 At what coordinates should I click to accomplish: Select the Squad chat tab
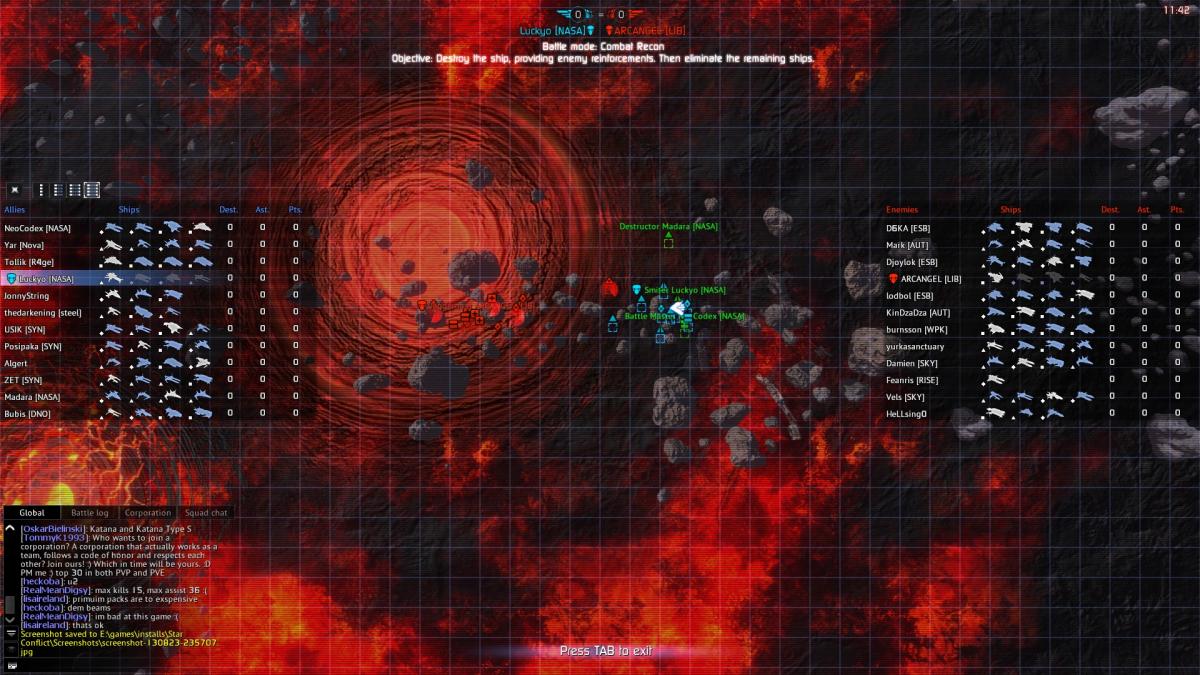(206, 513)
